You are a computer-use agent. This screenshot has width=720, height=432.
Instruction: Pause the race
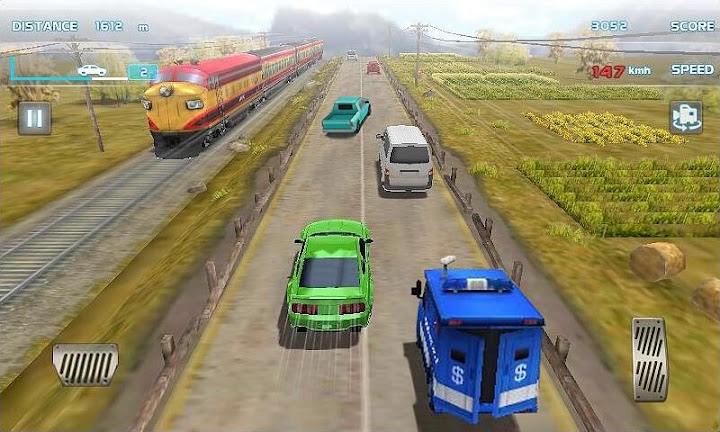click(x=34, y=118)
